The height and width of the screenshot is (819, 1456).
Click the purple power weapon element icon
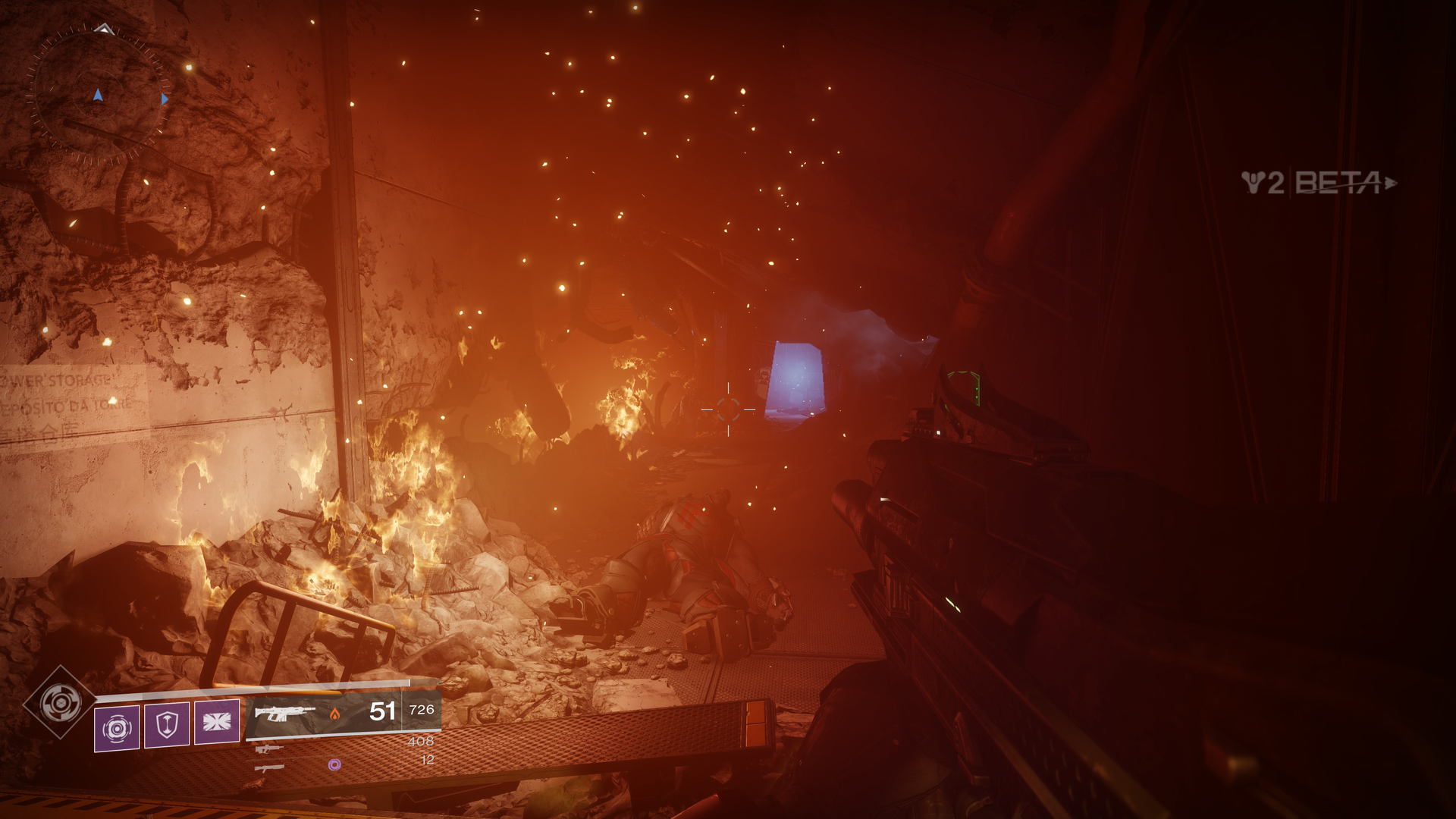[335, 765]
